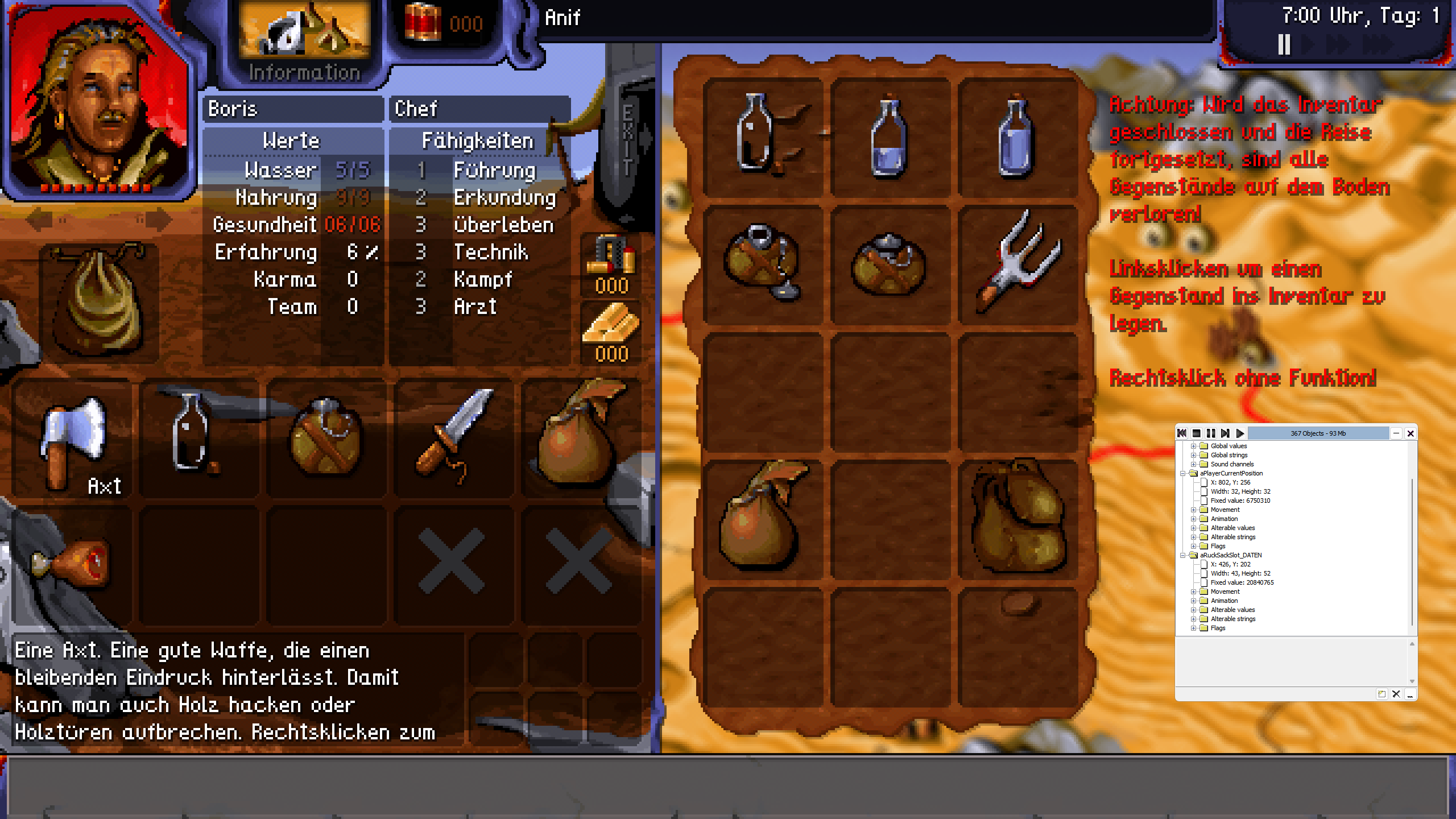Viewport: 1456px width, 819px height.
Task: Click the pause button under the clock
Action: [1284, 44]
